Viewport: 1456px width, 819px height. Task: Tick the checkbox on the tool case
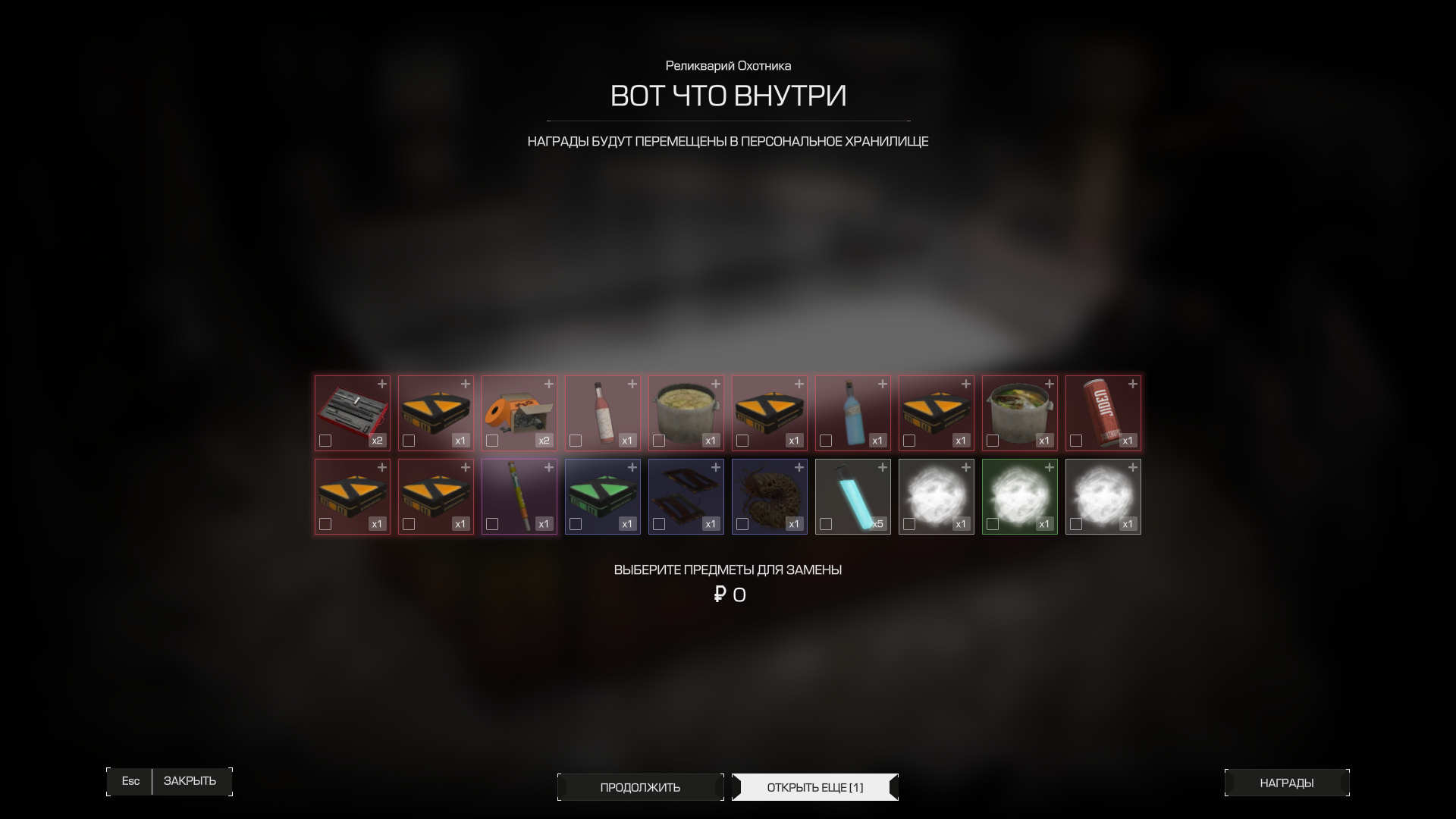pyautogui.click(x=325, y=441)
